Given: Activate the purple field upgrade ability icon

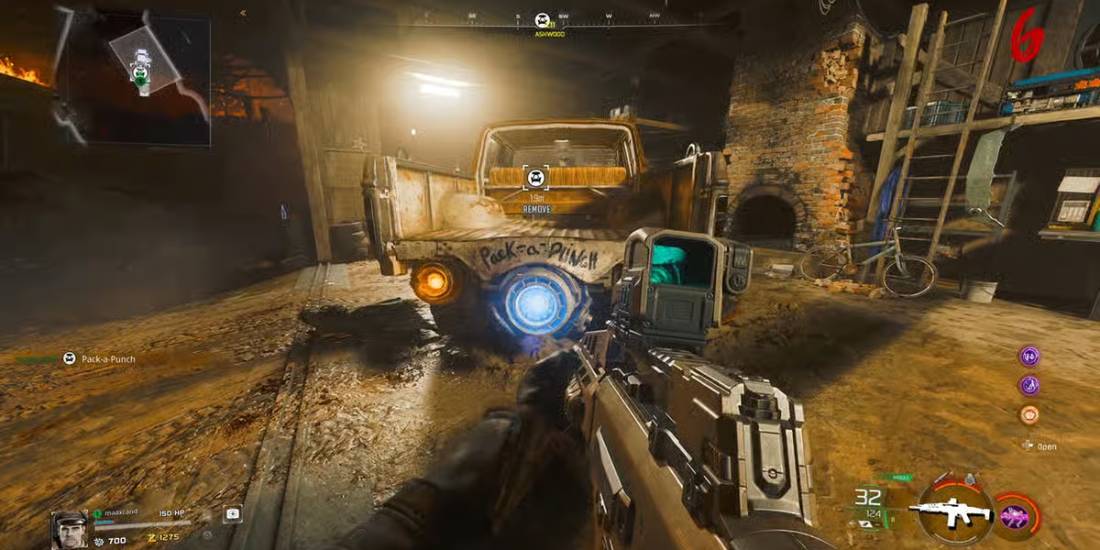Looking at the screenshot, I should 1013,516.
